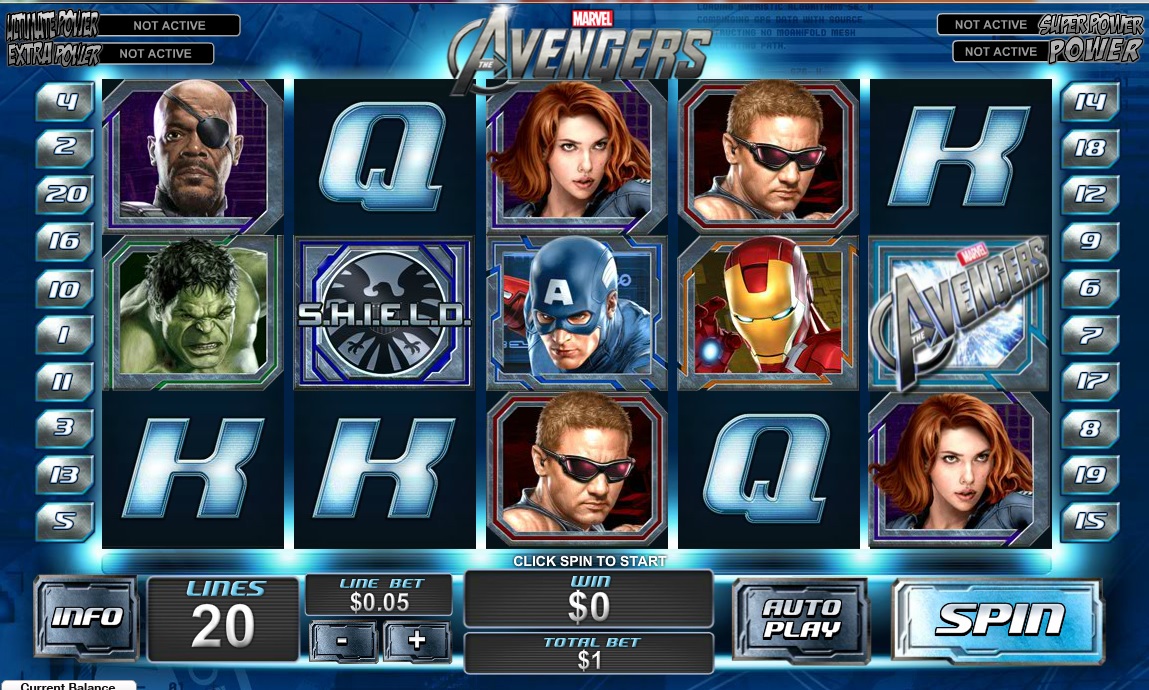The height and width of the screenshot is (690, 1149).
Task: Select payline number 4
Action: pyautogui.click(x=65, y=101)
